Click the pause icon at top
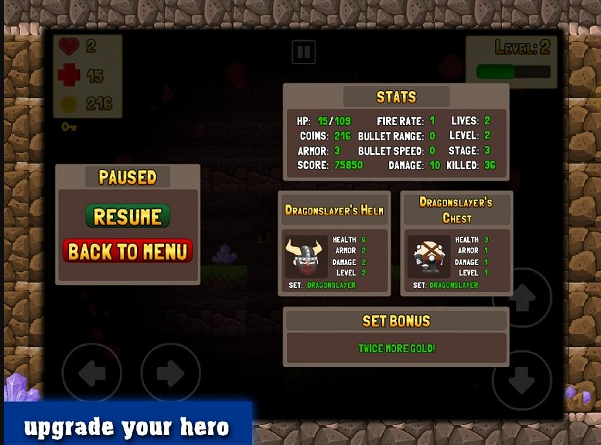Viewport: 601px width, 445px height. (x=304, y=52)
